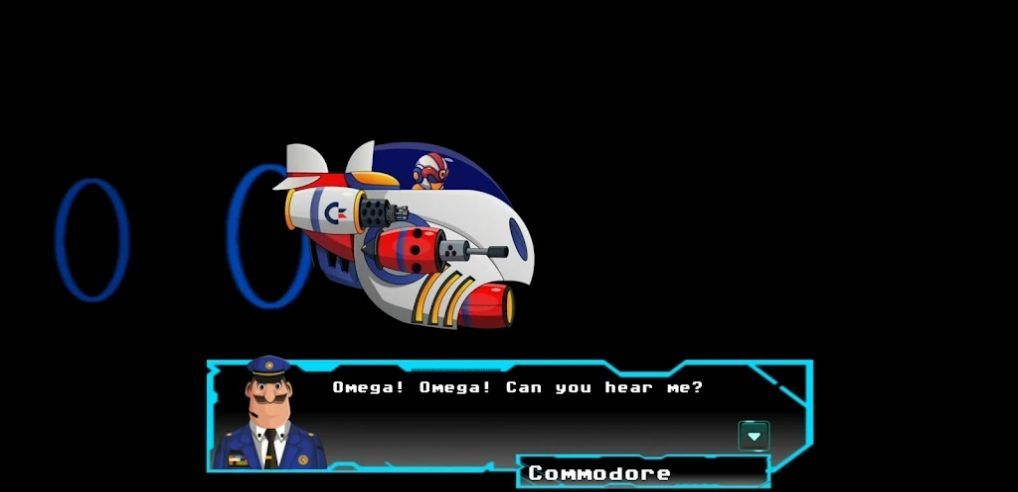This screenshot has height=492, width=1018.
Task: Advance dialogue with the down-arrow button
Action: (x=753, y=435)
